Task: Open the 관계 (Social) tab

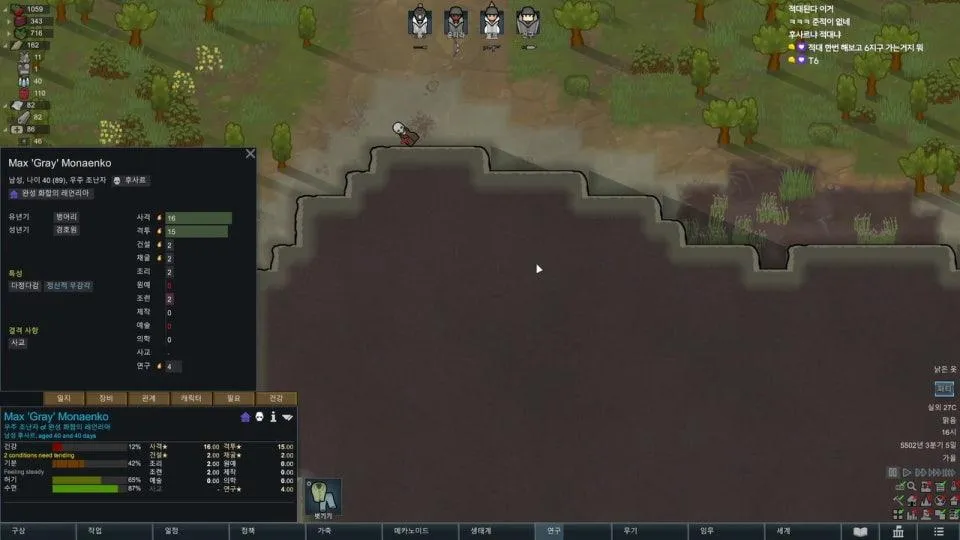Action: tap(149, 398)
